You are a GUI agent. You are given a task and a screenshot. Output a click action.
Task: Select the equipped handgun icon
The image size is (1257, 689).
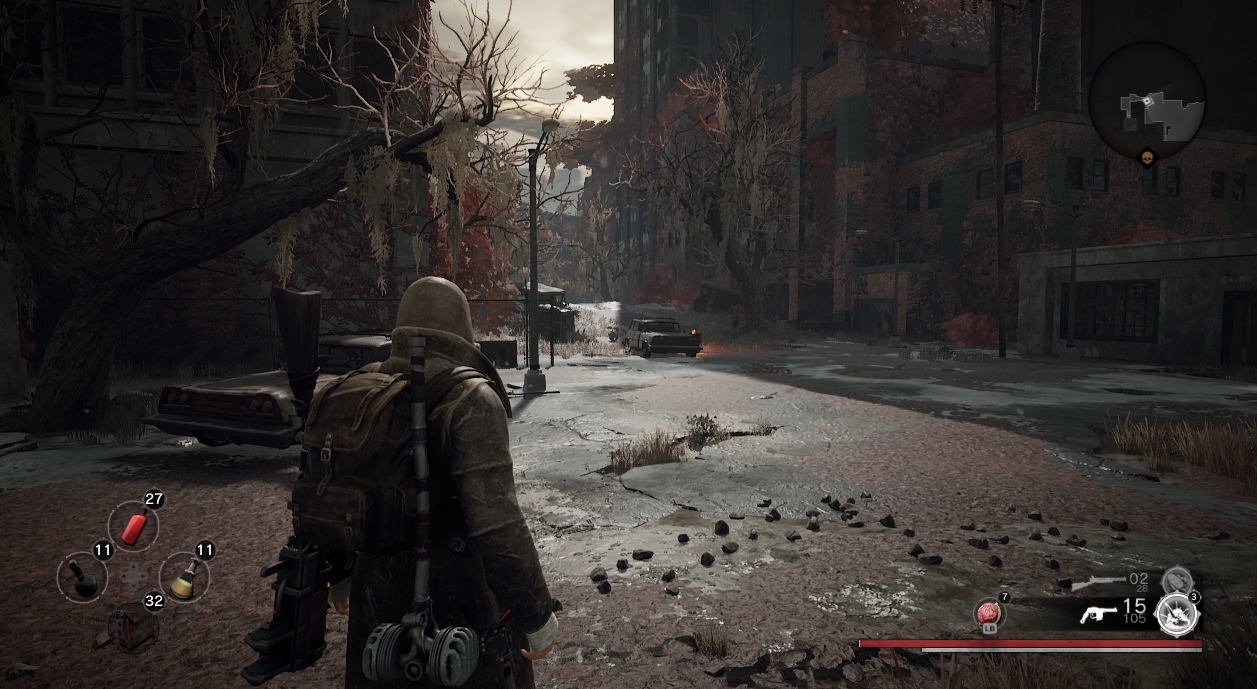click(x=1098, y=613)
